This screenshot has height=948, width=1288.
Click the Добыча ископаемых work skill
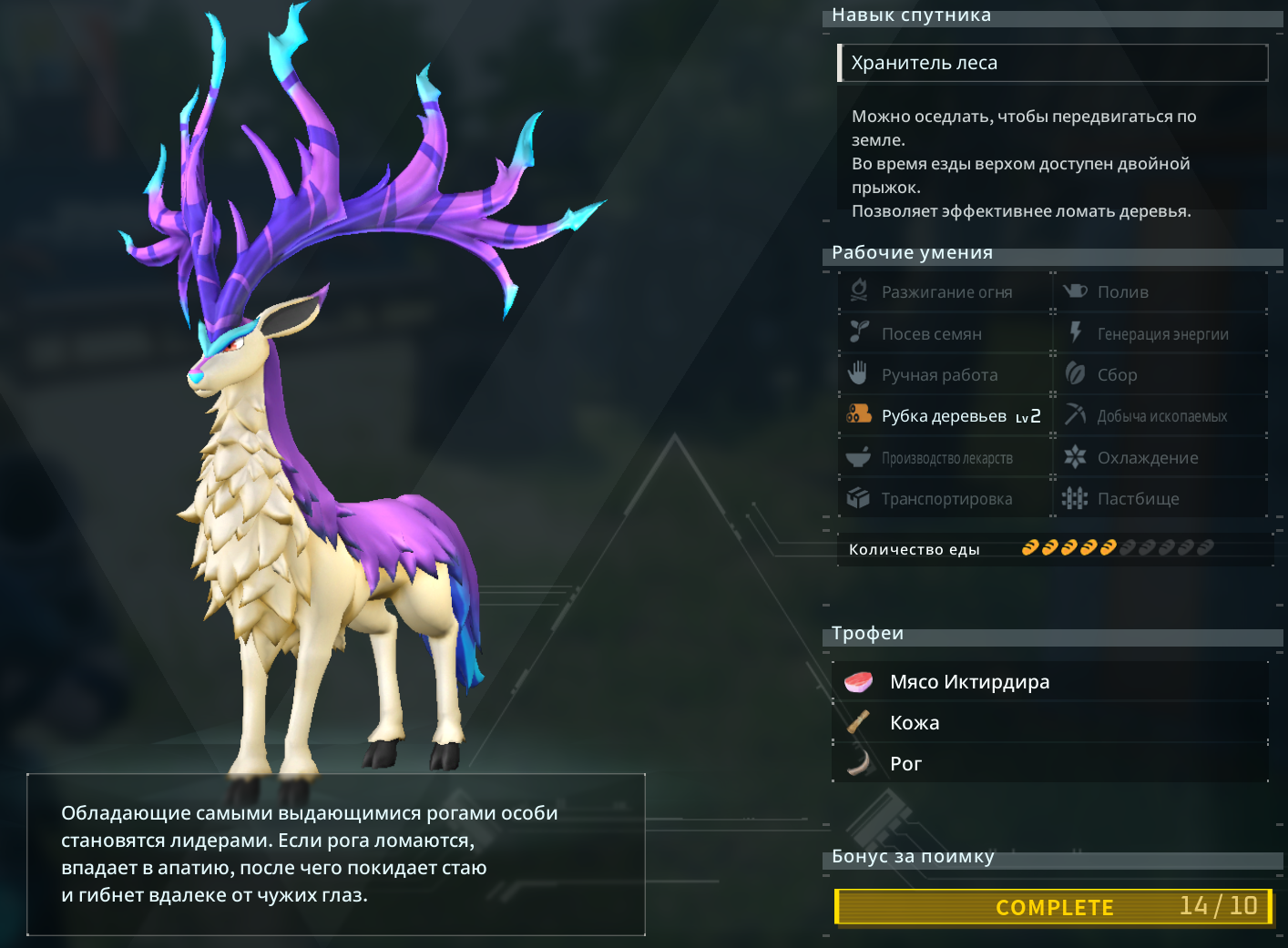coord(1160,416)
